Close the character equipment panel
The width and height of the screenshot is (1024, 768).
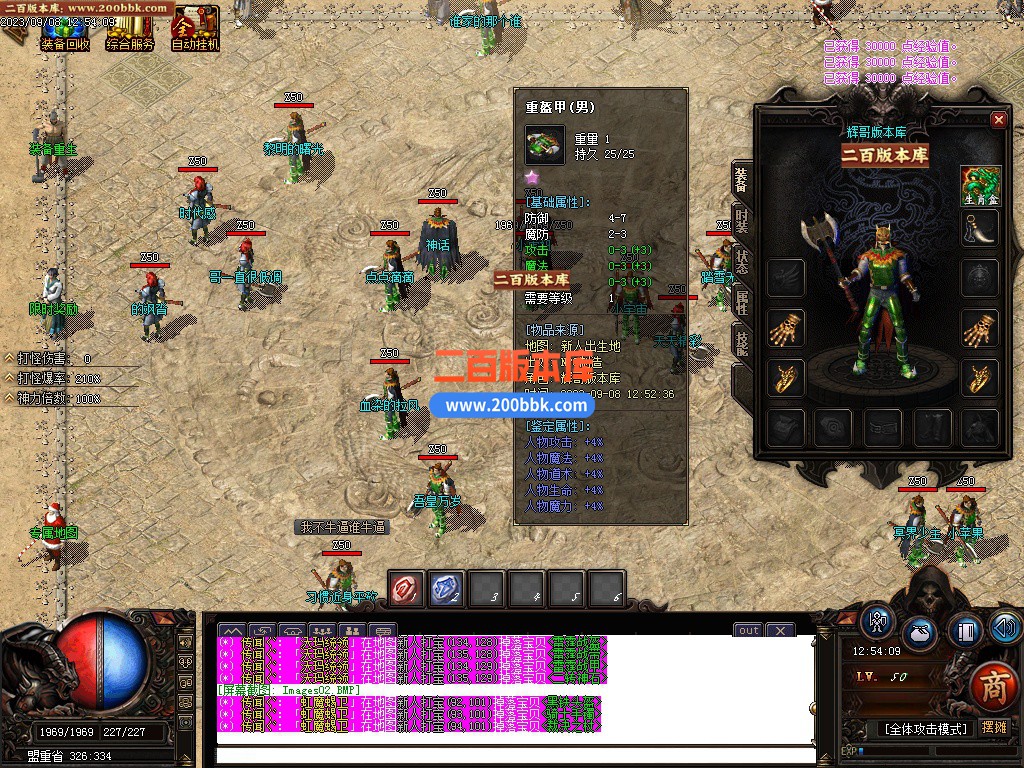998,120
